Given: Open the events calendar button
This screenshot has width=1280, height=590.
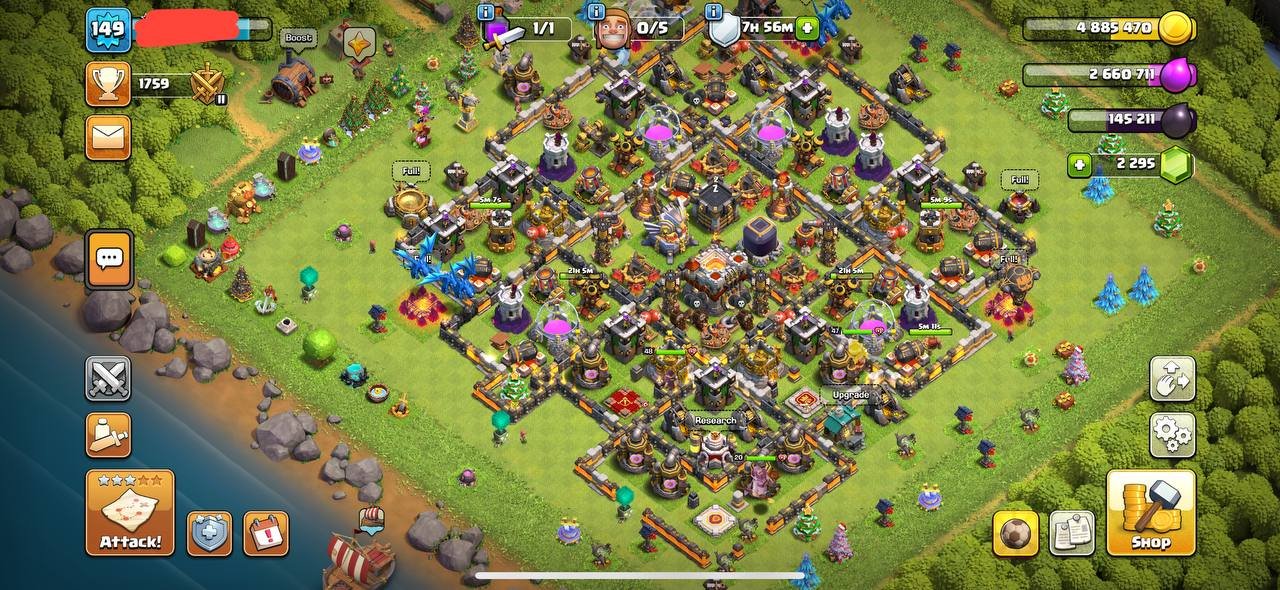Looking at the screenshot, I should [265, 534].
